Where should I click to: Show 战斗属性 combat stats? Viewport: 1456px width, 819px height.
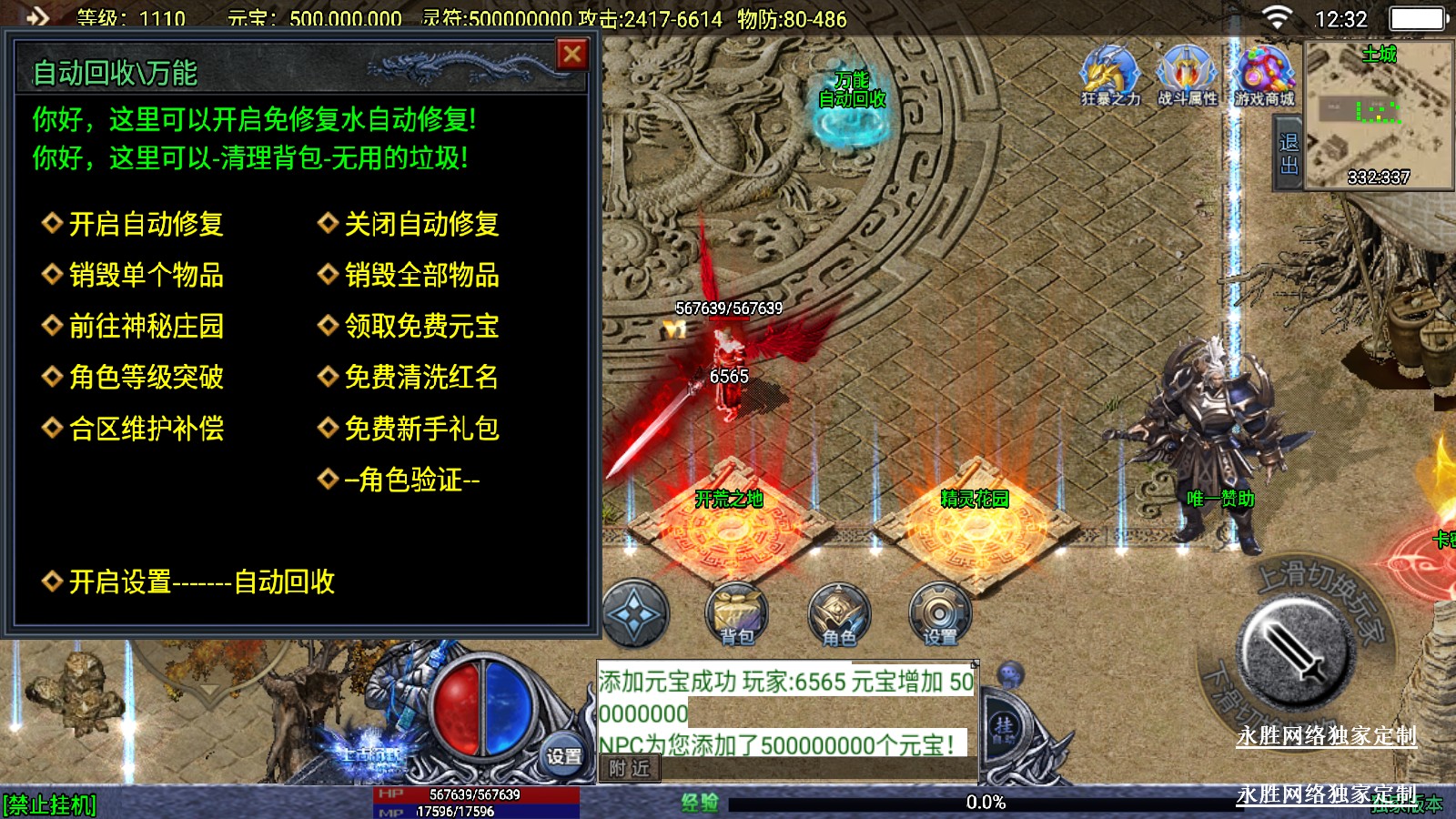click(1187, 75)
